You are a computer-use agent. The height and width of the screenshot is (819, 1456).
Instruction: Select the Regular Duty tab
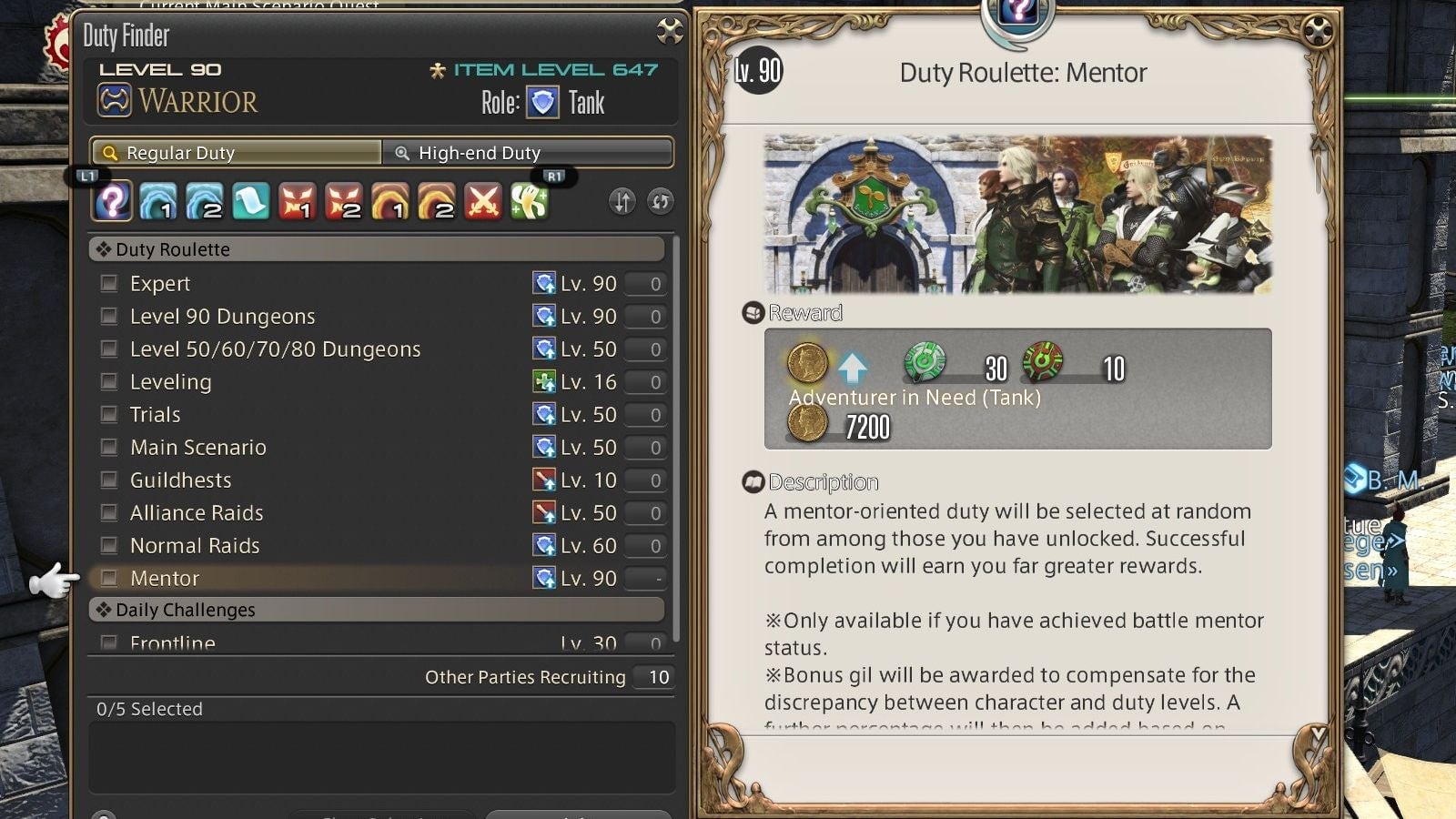tap(237, 153)
